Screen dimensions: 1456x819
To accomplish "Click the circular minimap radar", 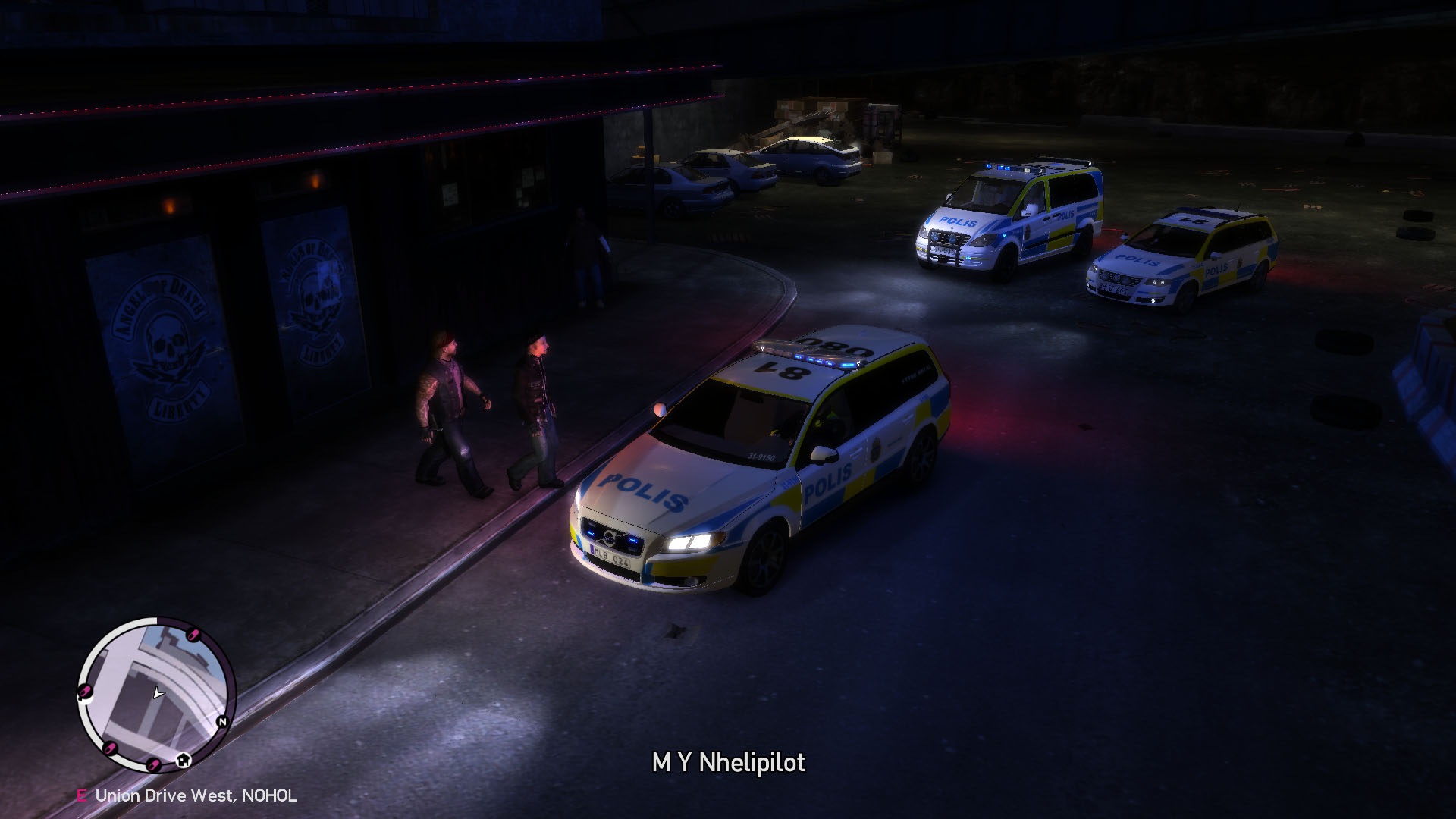I will (156, 694).
